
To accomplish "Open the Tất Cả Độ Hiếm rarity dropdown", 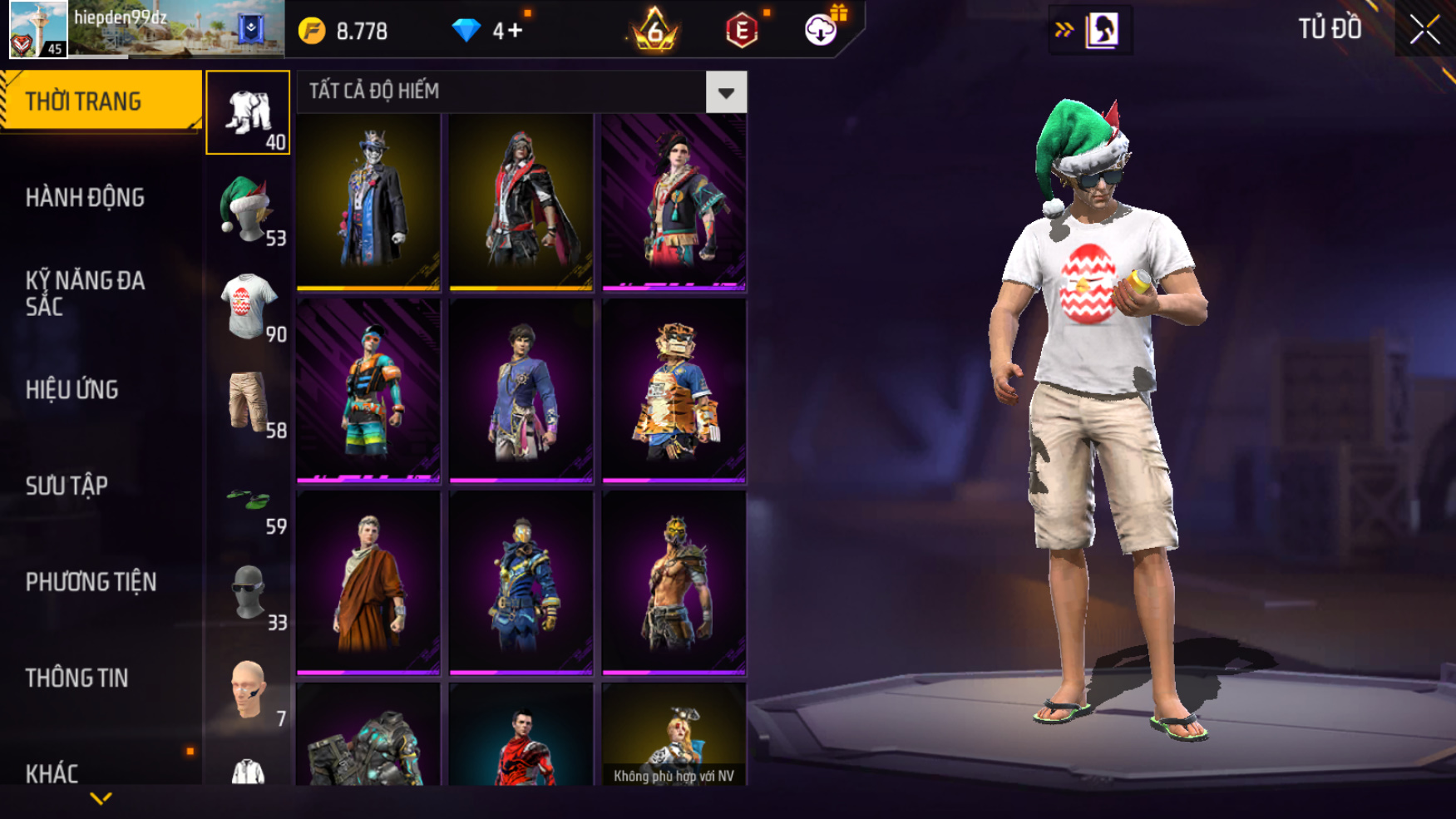I will [x=726, y=92].
